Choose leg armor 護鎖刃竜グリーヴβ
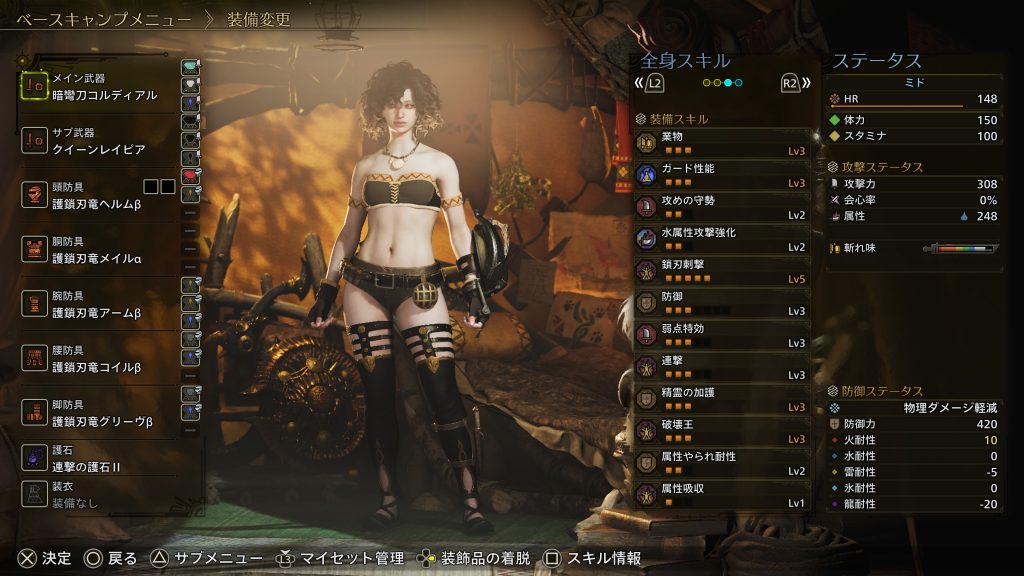The height and width of the screenshot is (576, 1024). (x=98, y=413)
